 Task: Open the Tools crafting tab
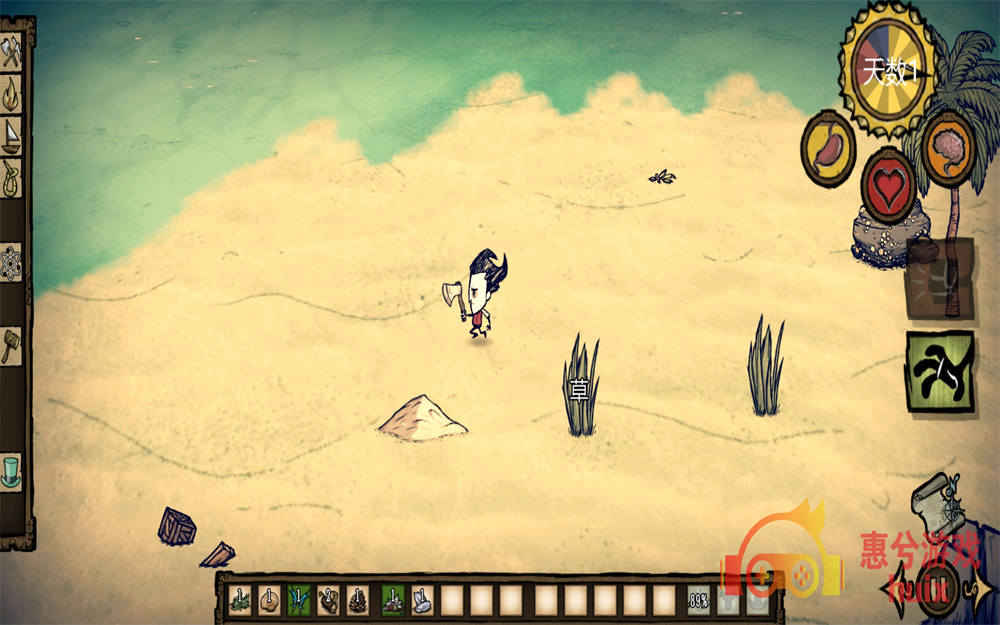[x=11, y=52]
